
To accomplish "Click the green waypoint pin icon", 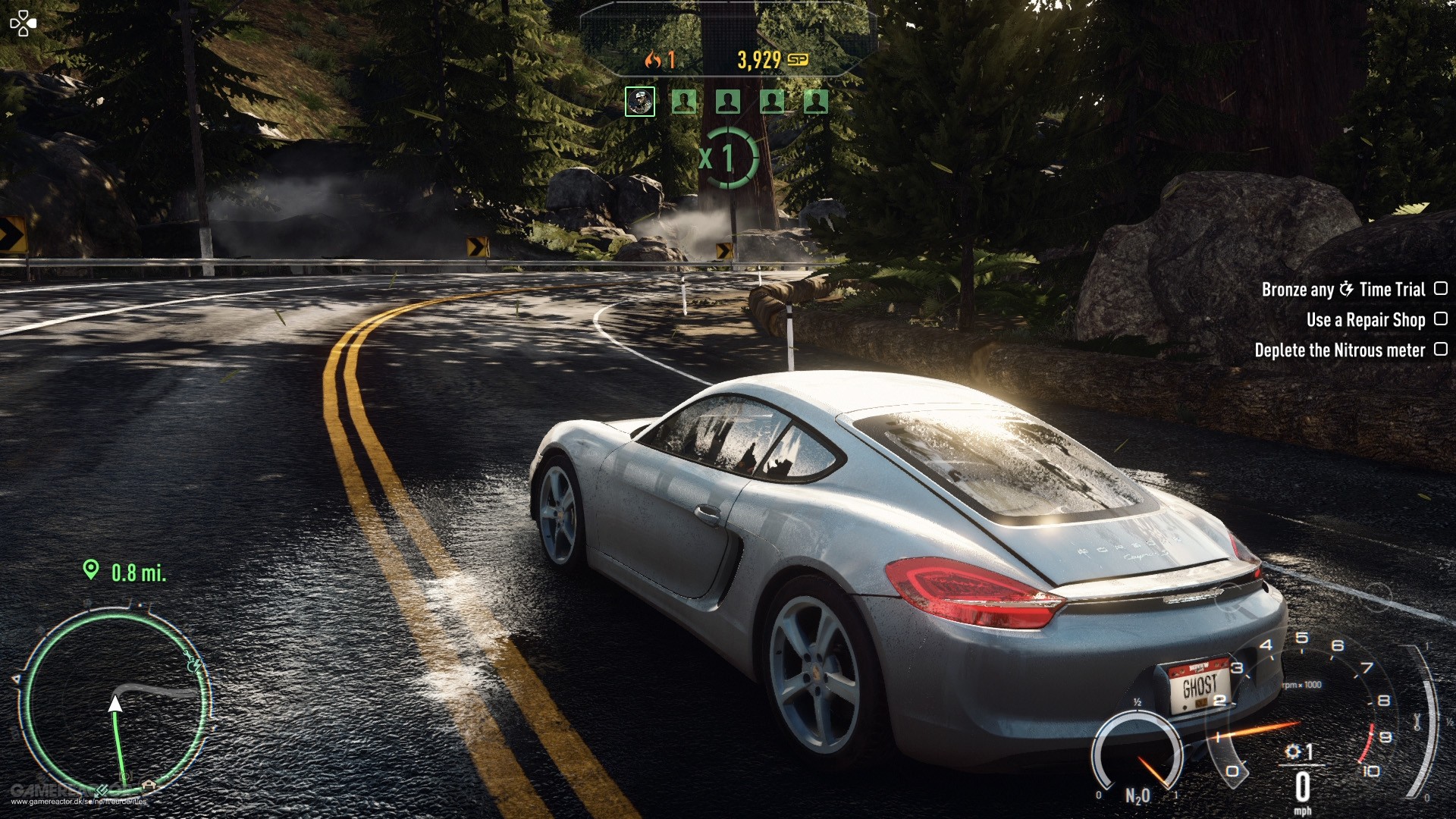I will click(x=91, y=570).
